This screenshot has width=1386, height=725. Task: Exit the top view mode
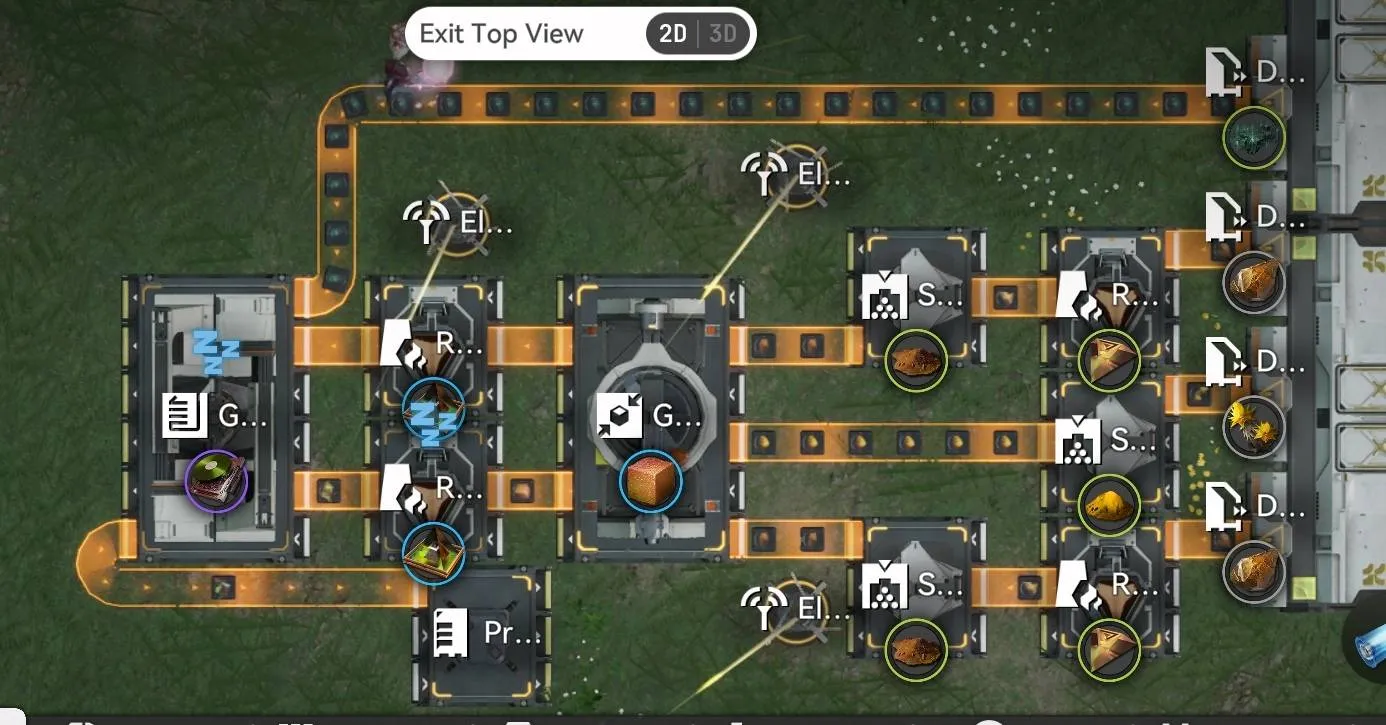point(501,34)
